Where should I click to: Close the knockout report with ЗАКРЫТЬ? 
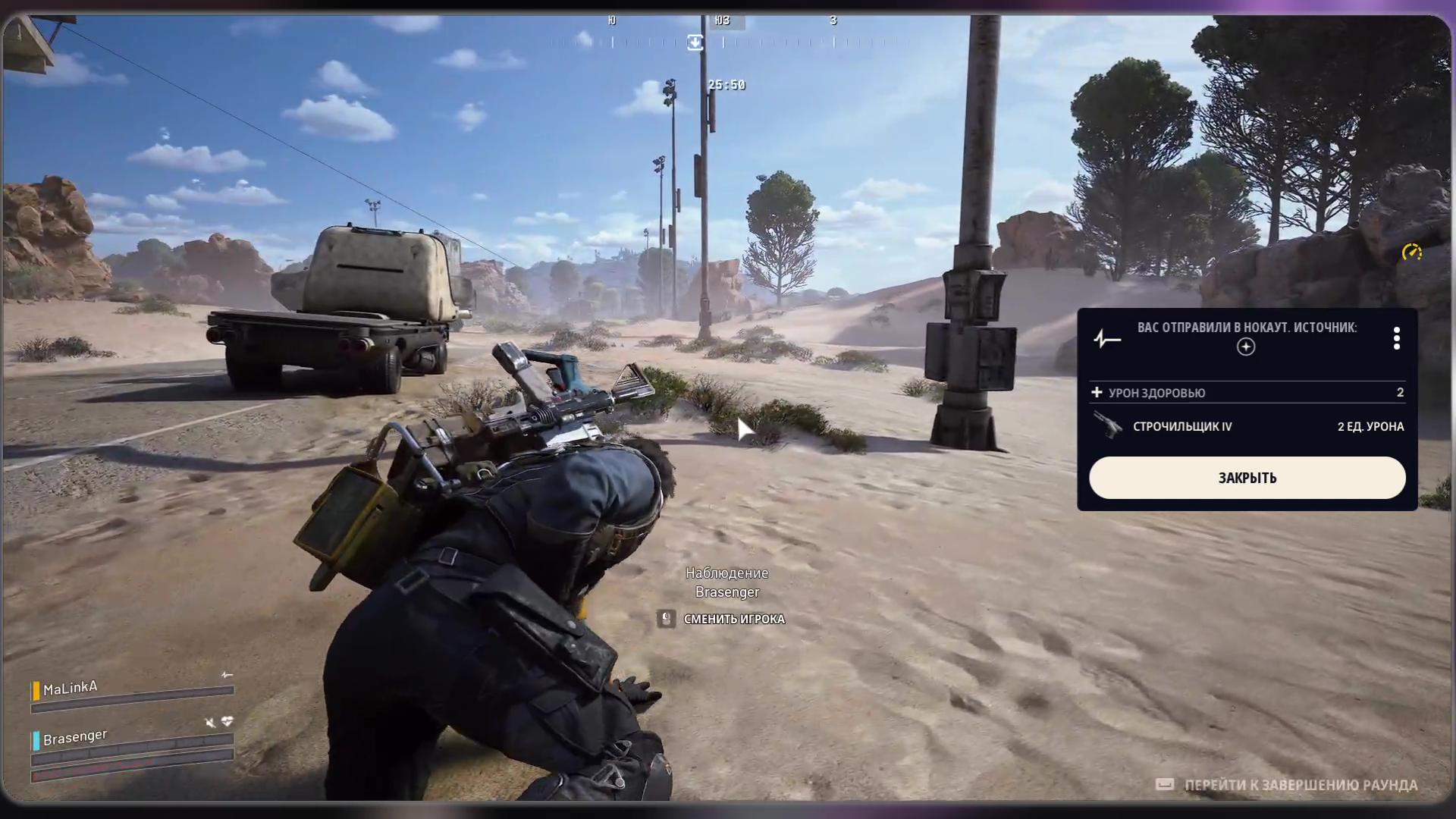coord(1247,478)
